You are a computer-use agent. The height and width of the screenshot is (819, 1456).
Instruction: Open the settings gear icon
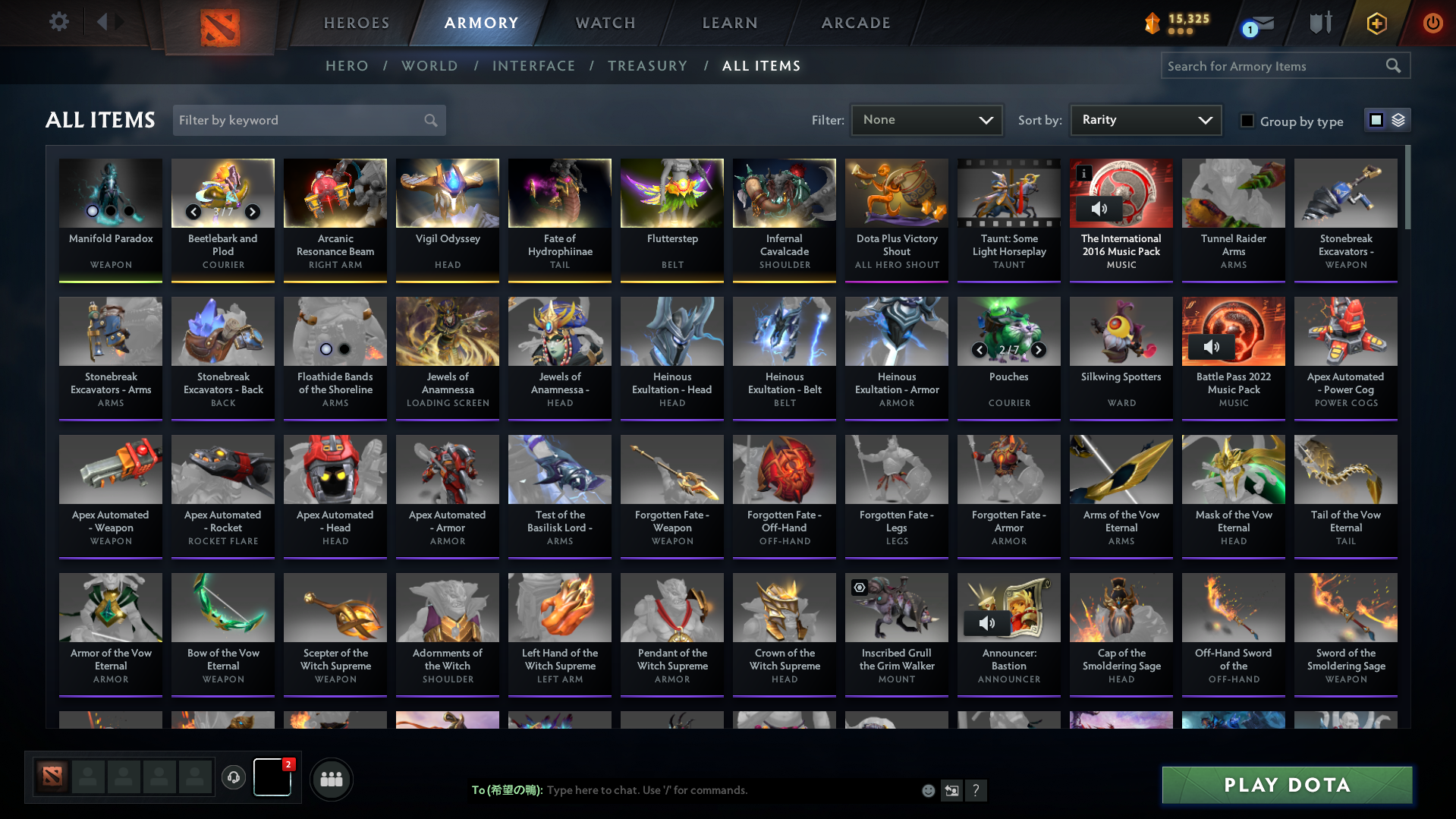(x=58, y=21)
